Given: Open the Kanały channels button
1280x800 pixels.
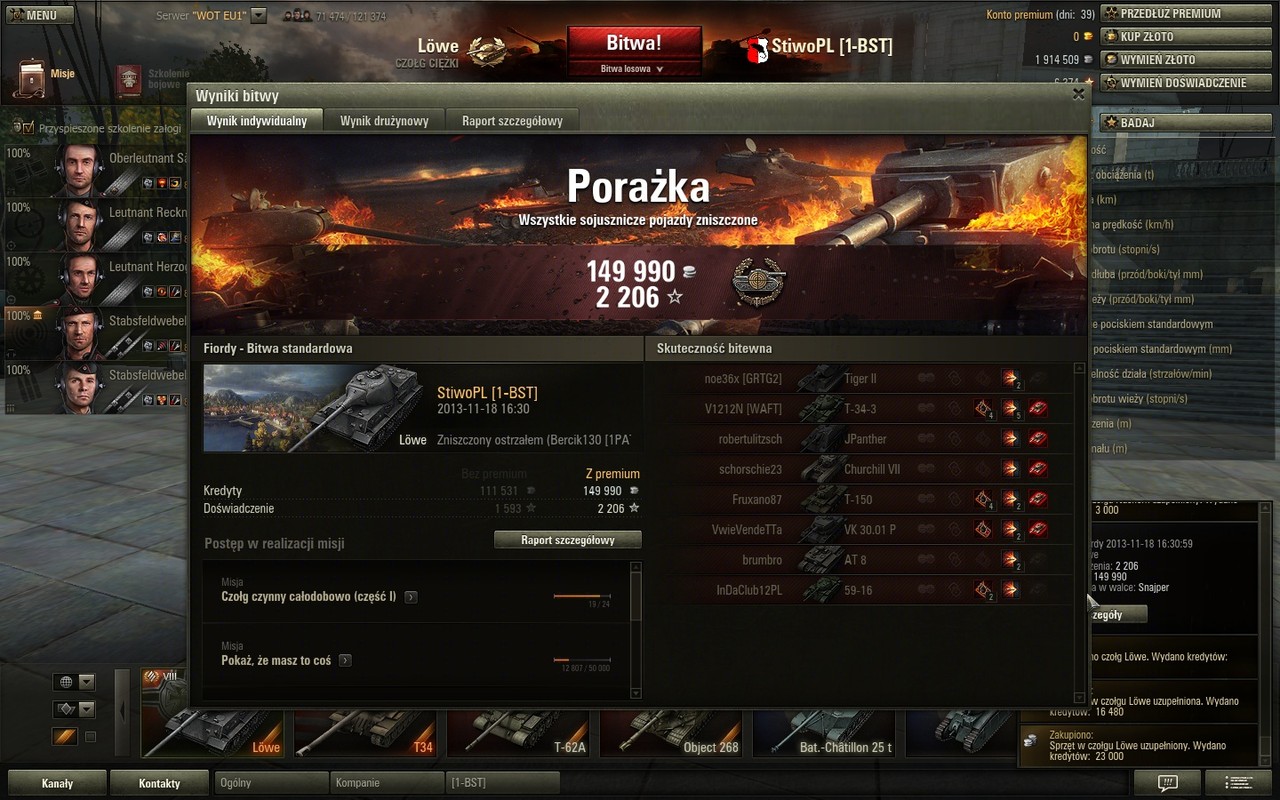Looking at the screenshot, I should pos(57,783).
